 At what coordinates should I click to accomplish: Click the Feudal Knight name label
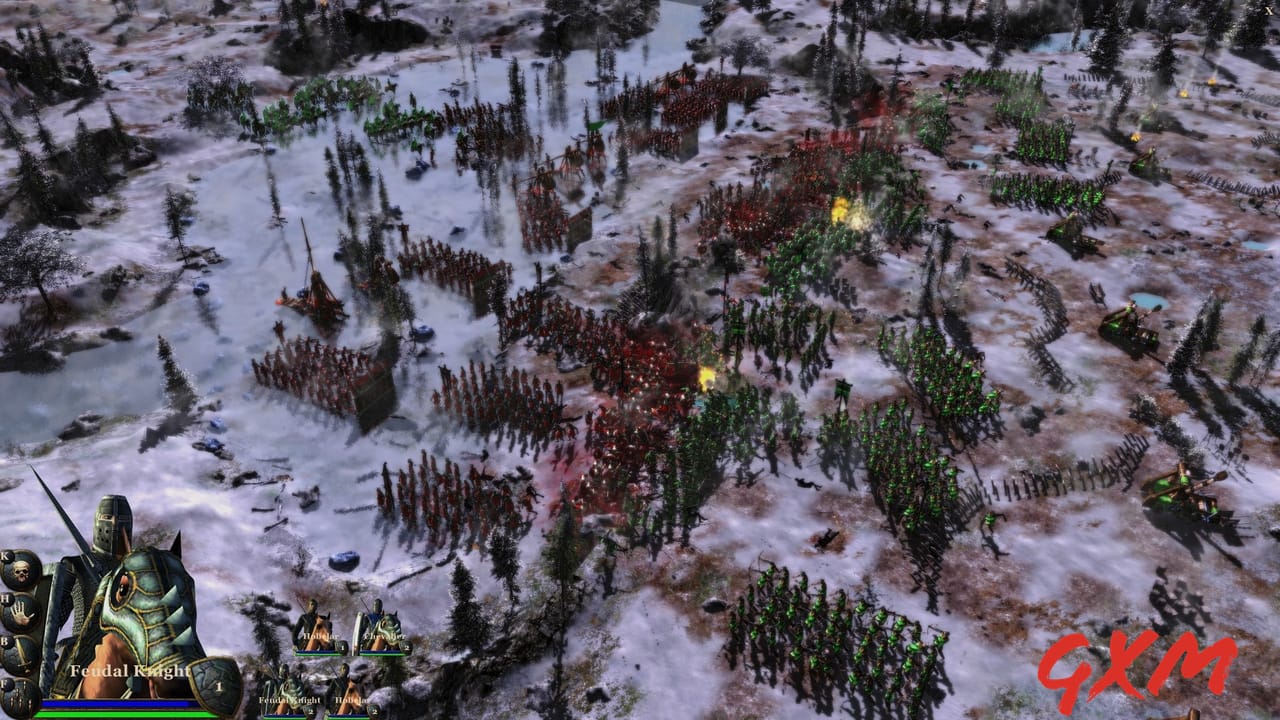click(x=128, y=671)
